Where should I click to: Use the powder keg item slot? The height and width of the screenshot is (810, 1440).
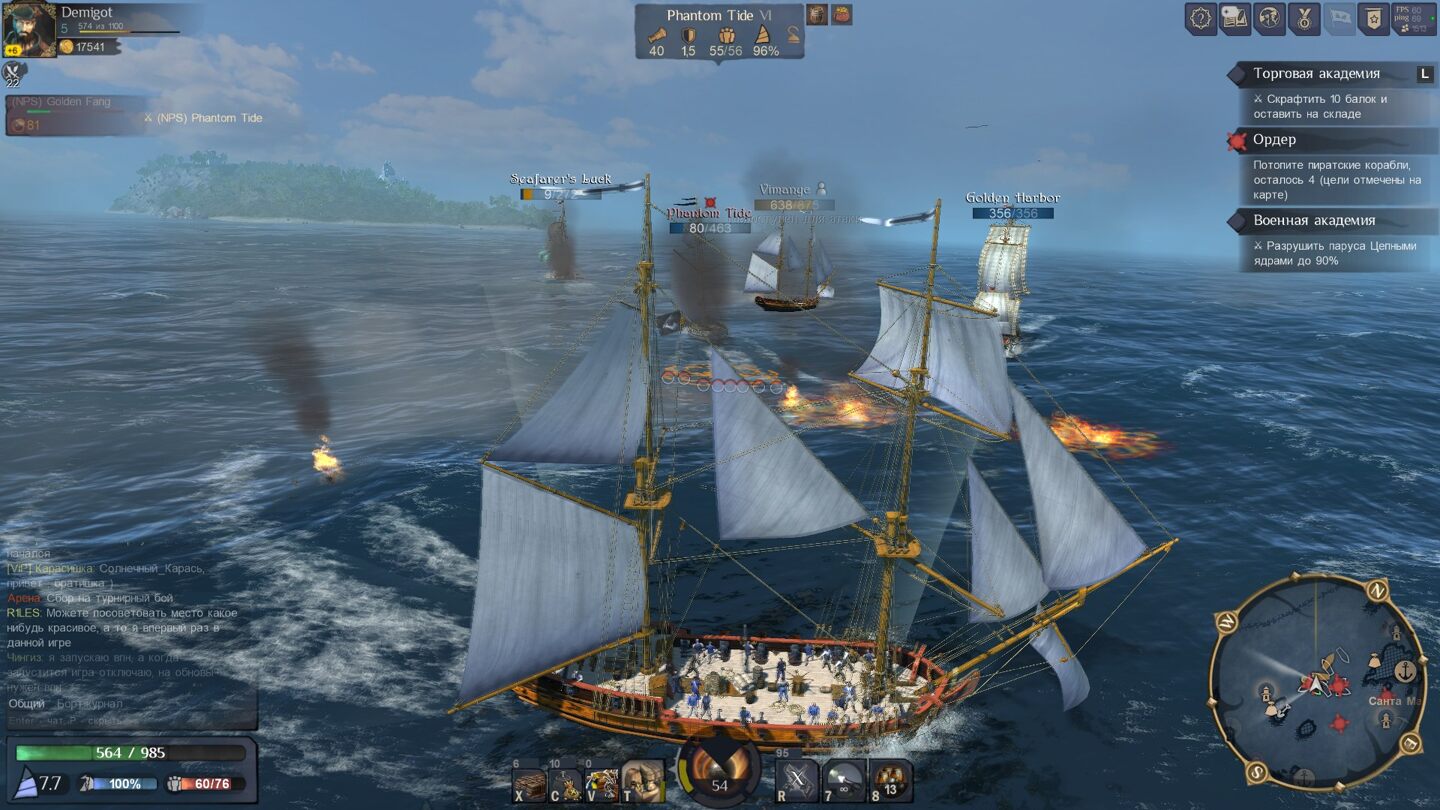[566, 783]
